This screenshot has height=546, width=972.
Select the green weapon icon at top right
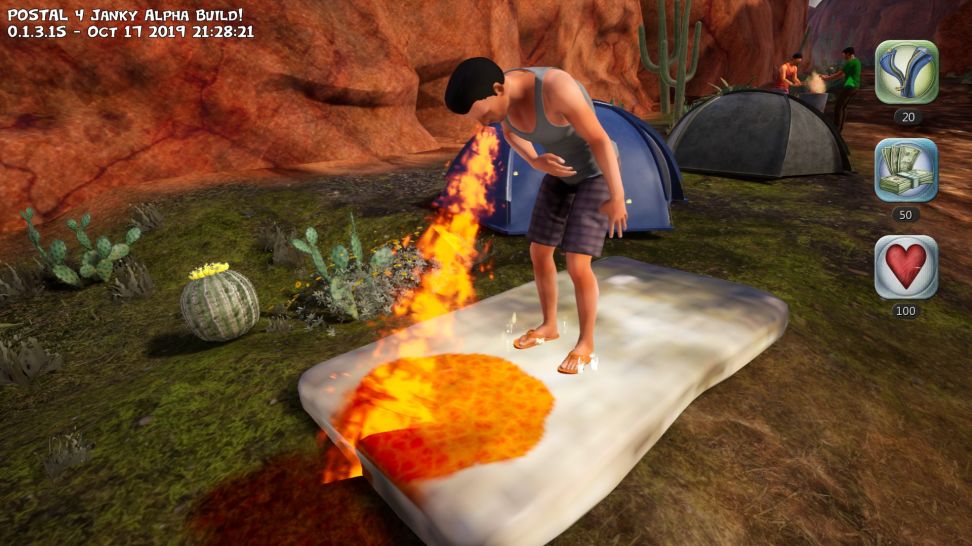point(906,72)
